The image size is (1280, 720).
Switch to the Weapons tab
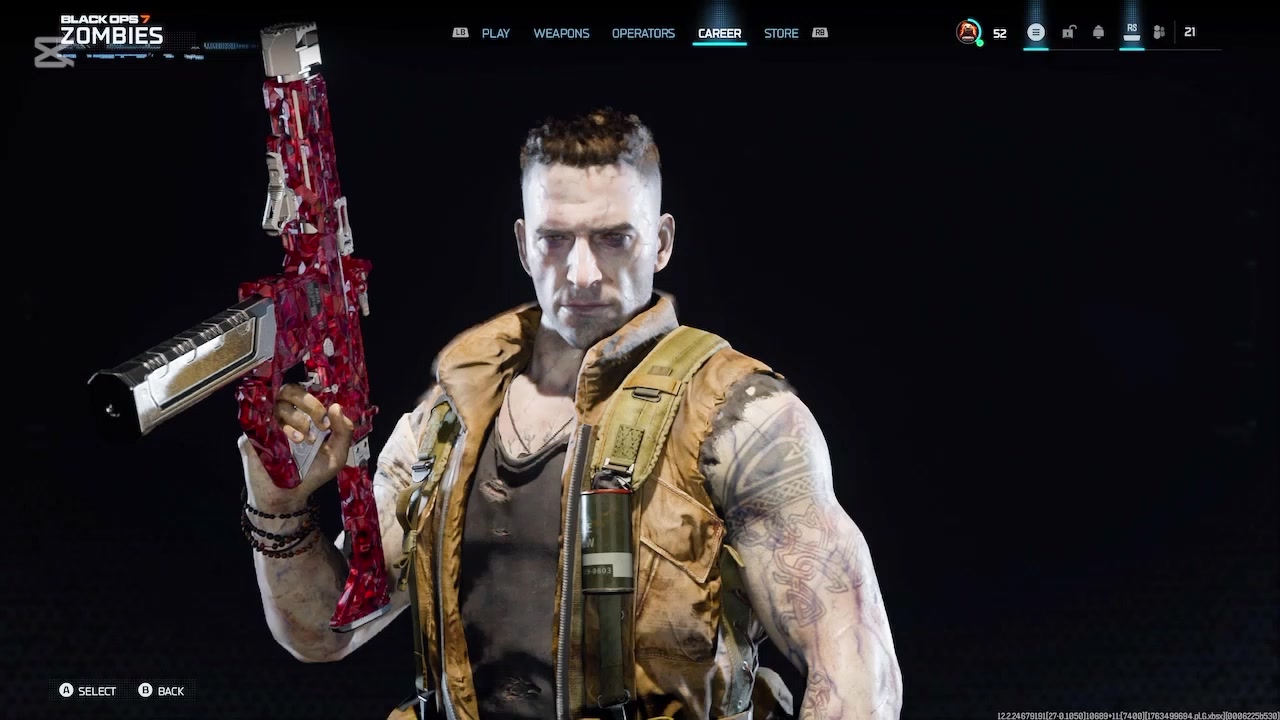point(561,33)
